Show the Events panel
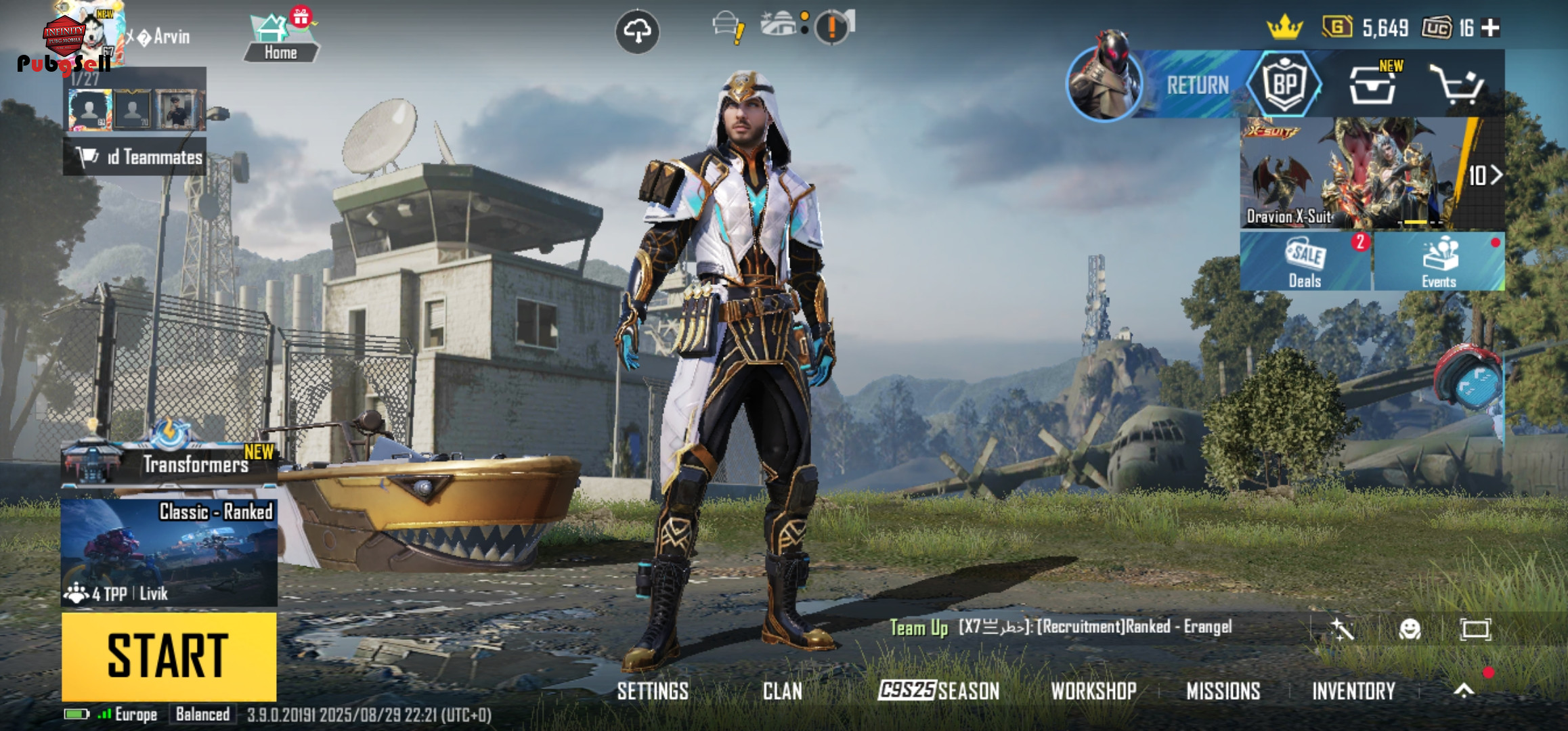This screenshot has height=731, width=1568. (x=1439, y=262)
